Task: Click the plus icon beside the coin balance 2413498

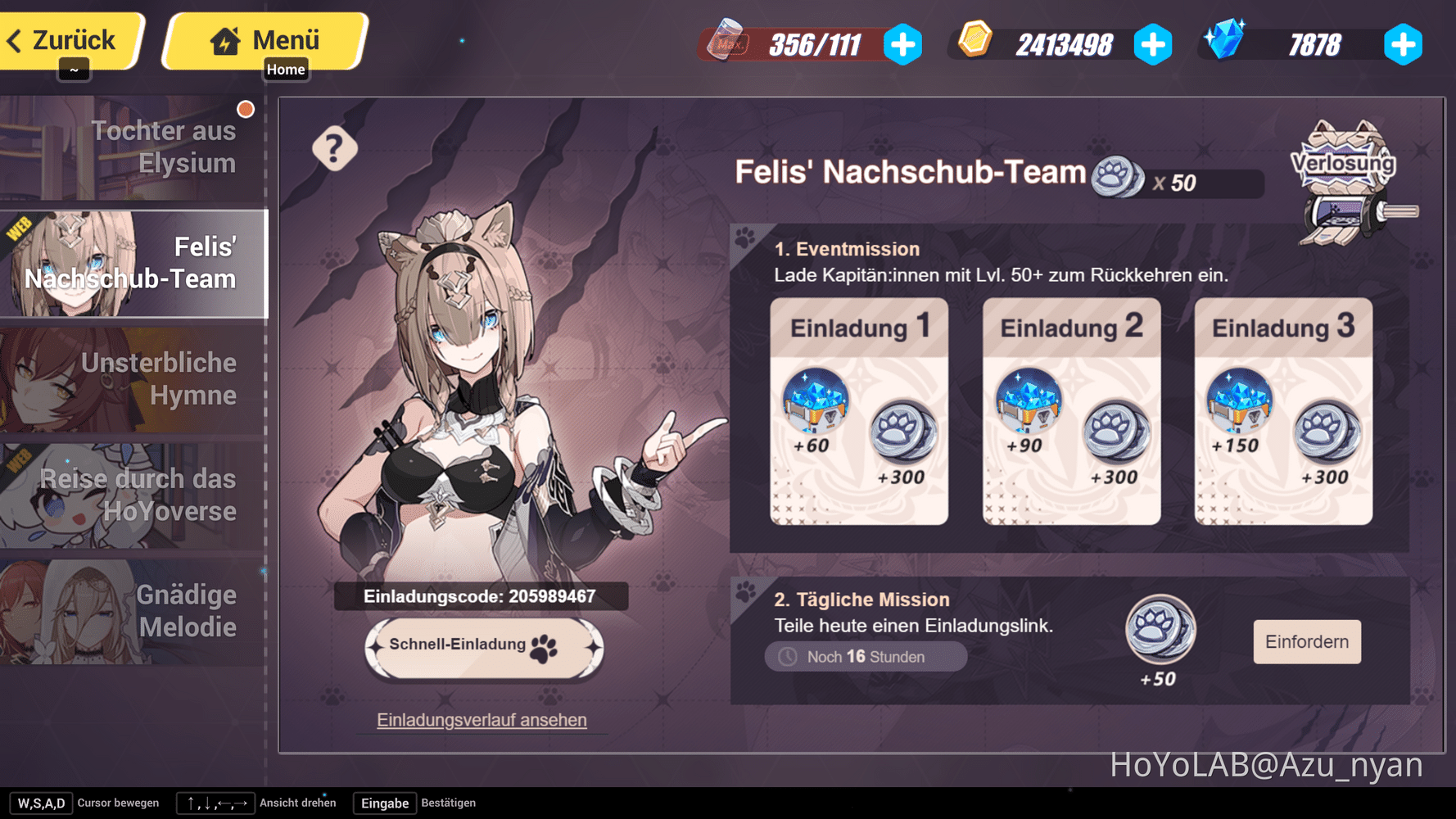Action: tap(1154, 46)
